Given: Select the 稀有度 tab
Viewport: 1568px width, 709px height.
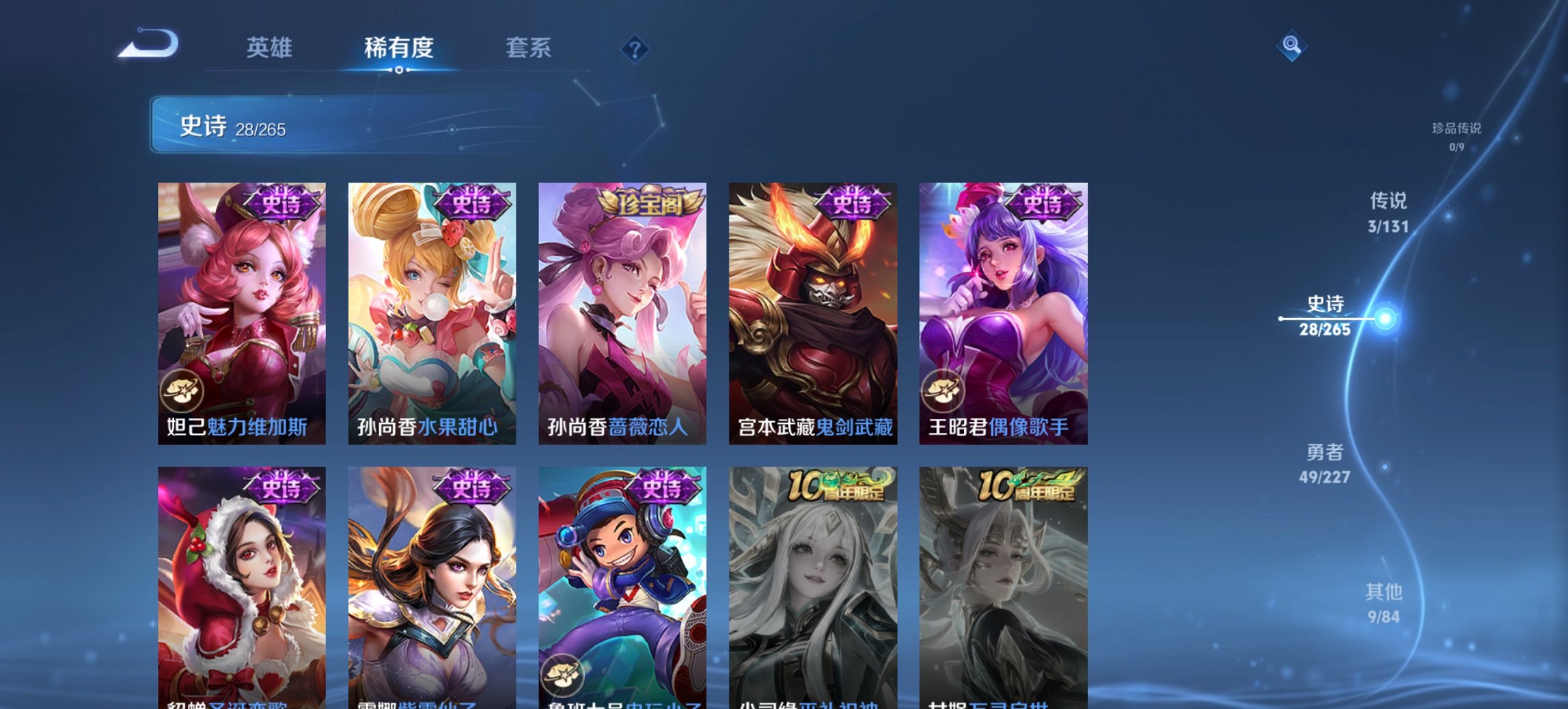Looking at the screenshot, I should [399, 49].
